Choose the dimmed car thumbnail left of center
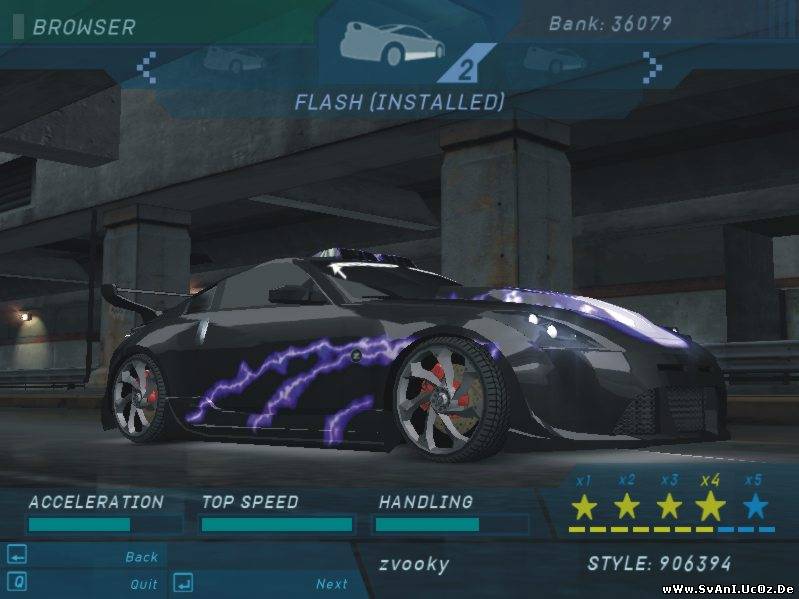Screen dimensions: 799x599 [x=228, y=59]
